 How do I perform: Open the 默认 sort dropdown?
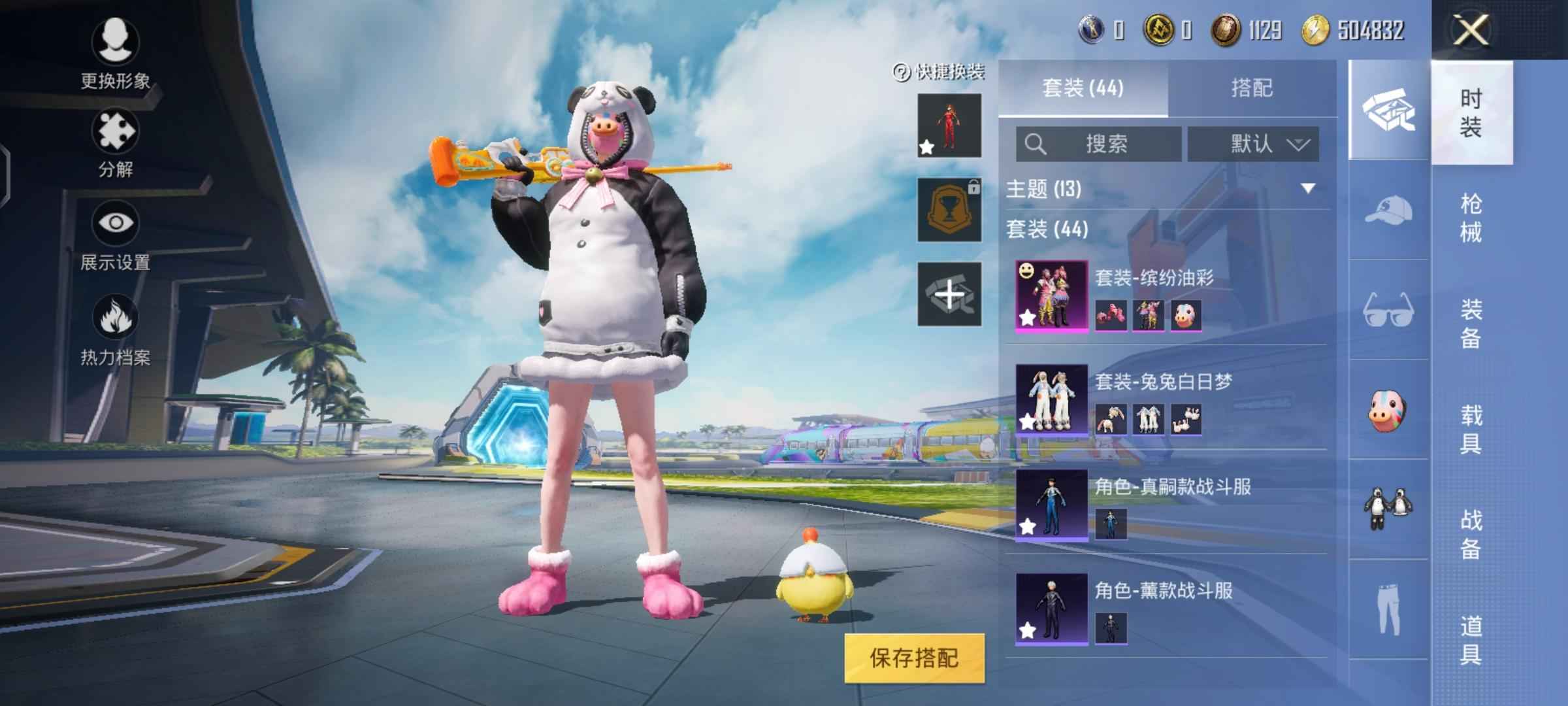point(1252,144)
